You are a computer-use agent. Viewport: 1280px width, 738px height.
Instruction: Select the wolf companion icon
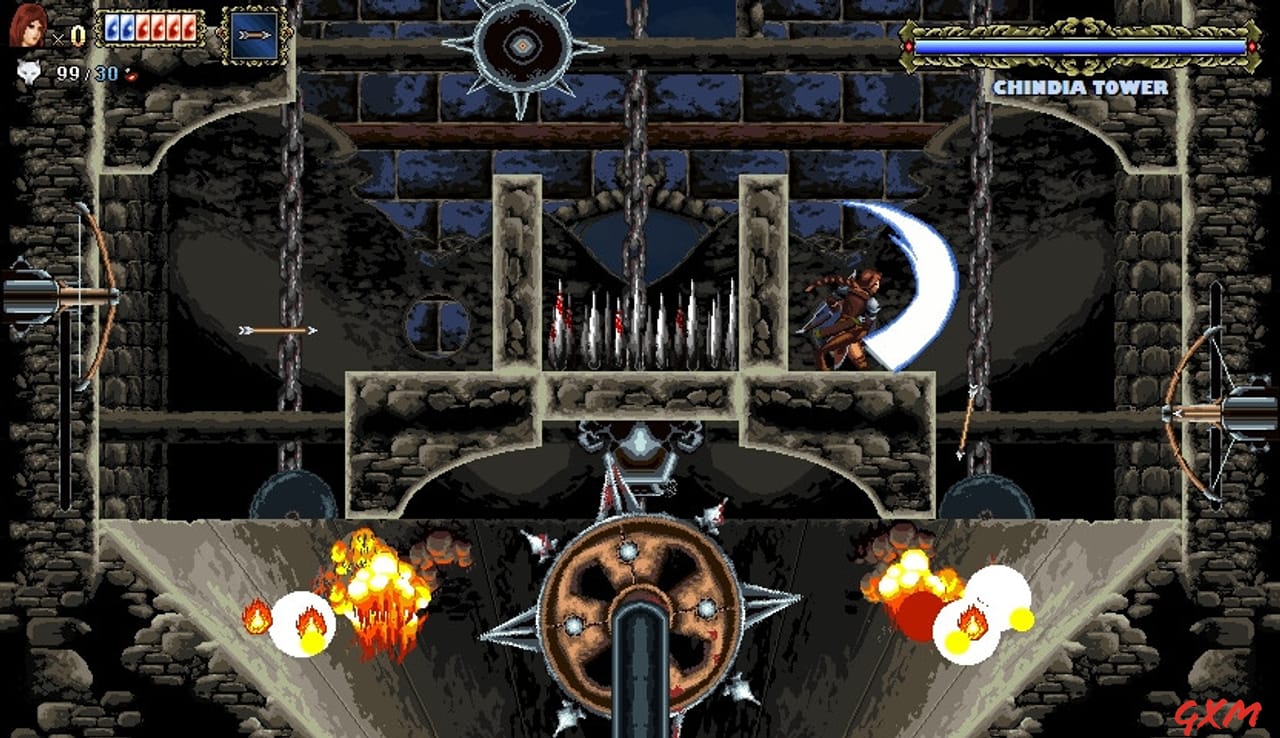tap(30, 70)
